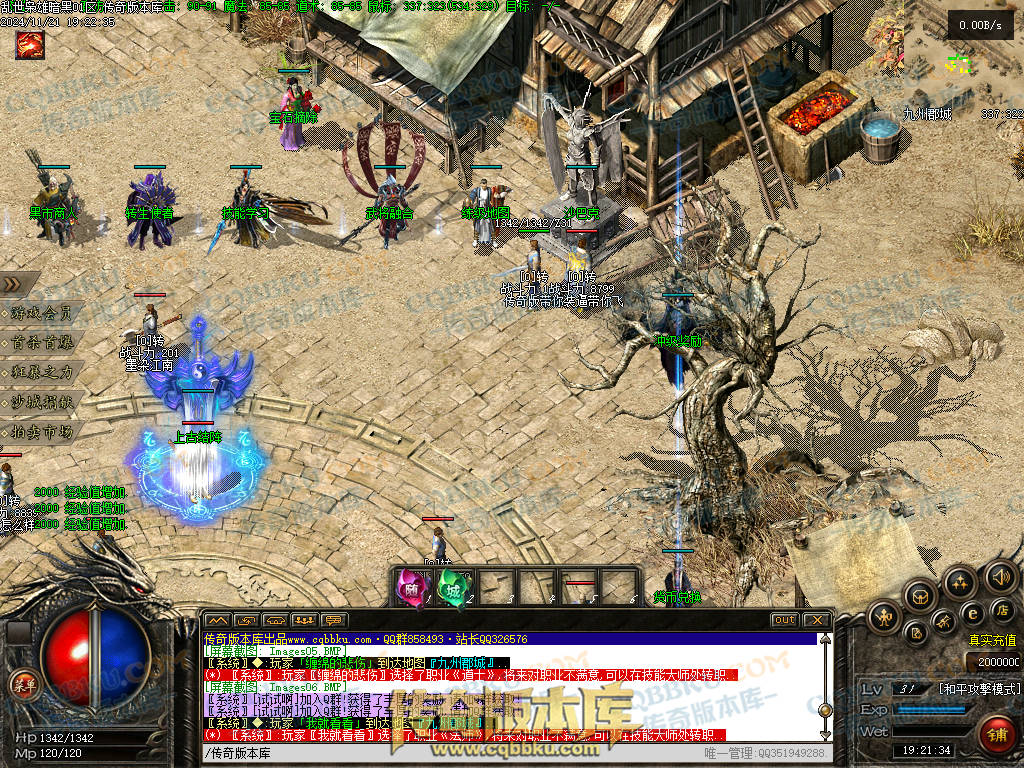
Task: Click the chat window 'out' button
Action: point(784,620)
